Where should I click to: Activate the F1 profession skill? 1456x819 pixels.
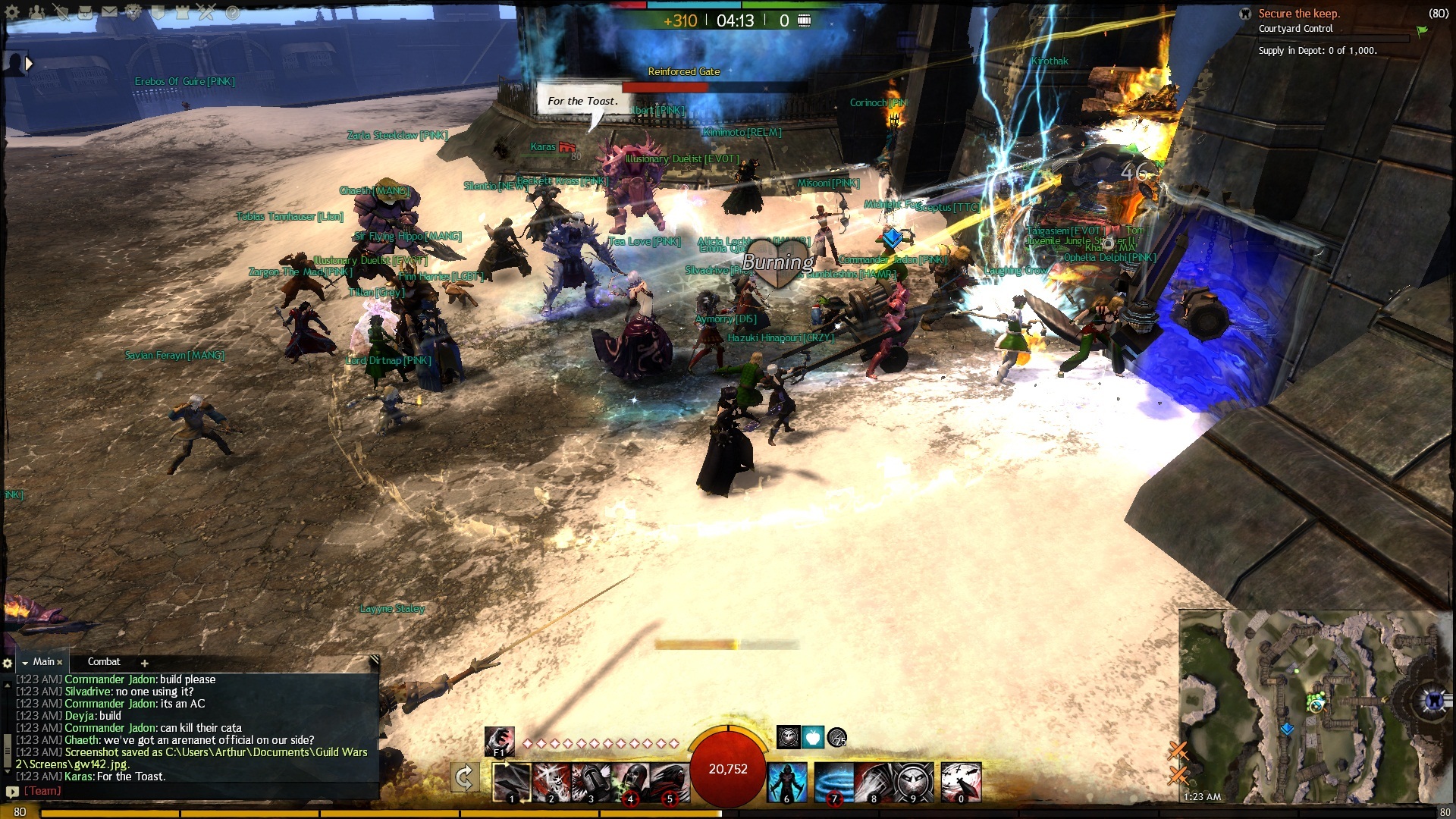(499, 741)
